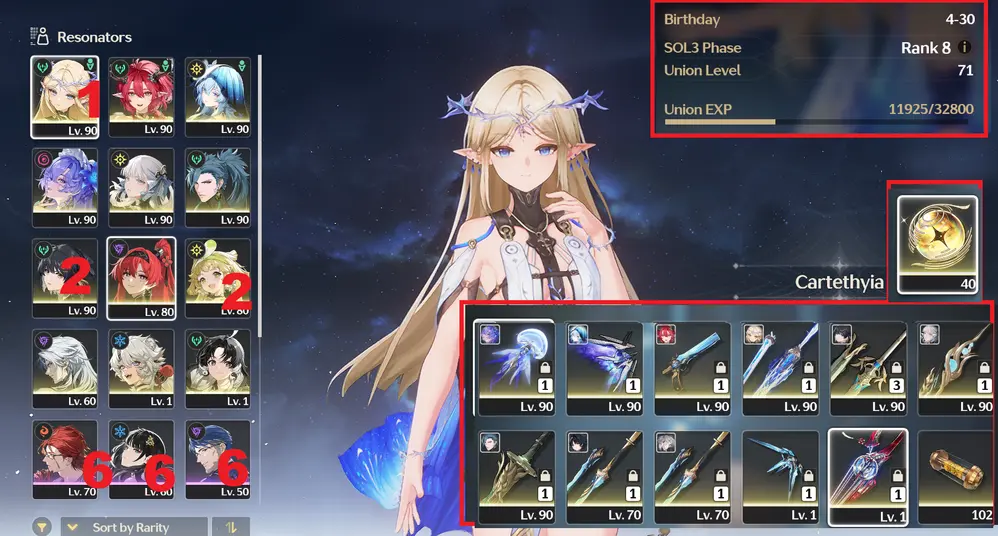Choose the rank 3 sword weapon
This screenshot has height=536, width=998.
(867, 367)
